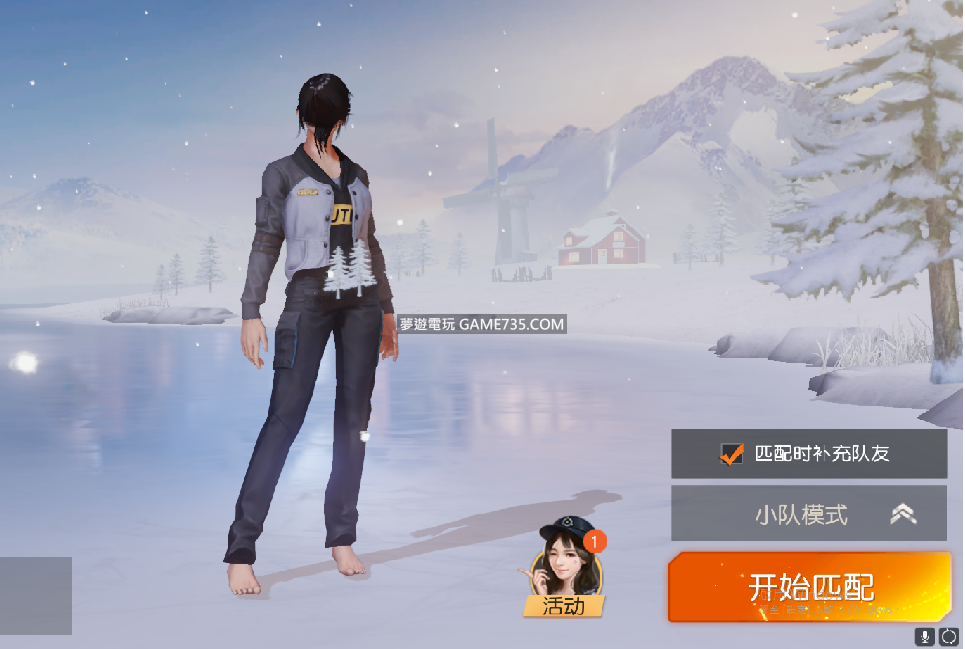The width and height of the screenshot is (965, 649).
Task: Start matchmaking with the orange 开始匹配 button
Action: (809, 587)
